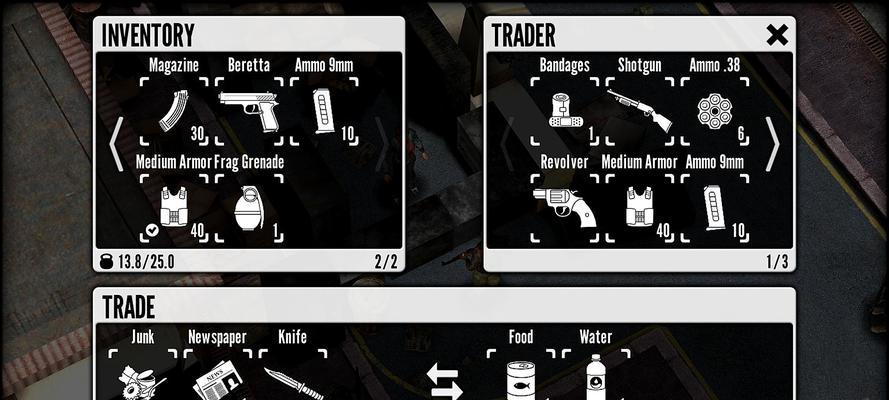Select the trader's Ammo 9mm
The width and height of the screenshot is (889, 400).
[714, 208]
